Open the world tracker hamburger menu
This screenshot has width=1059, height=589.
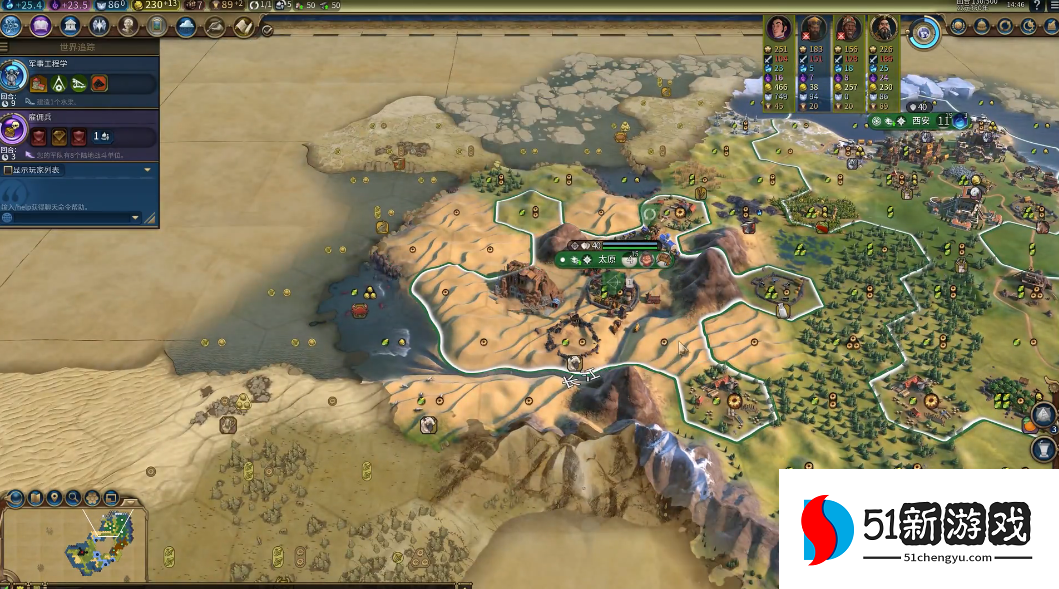(4, 46)
